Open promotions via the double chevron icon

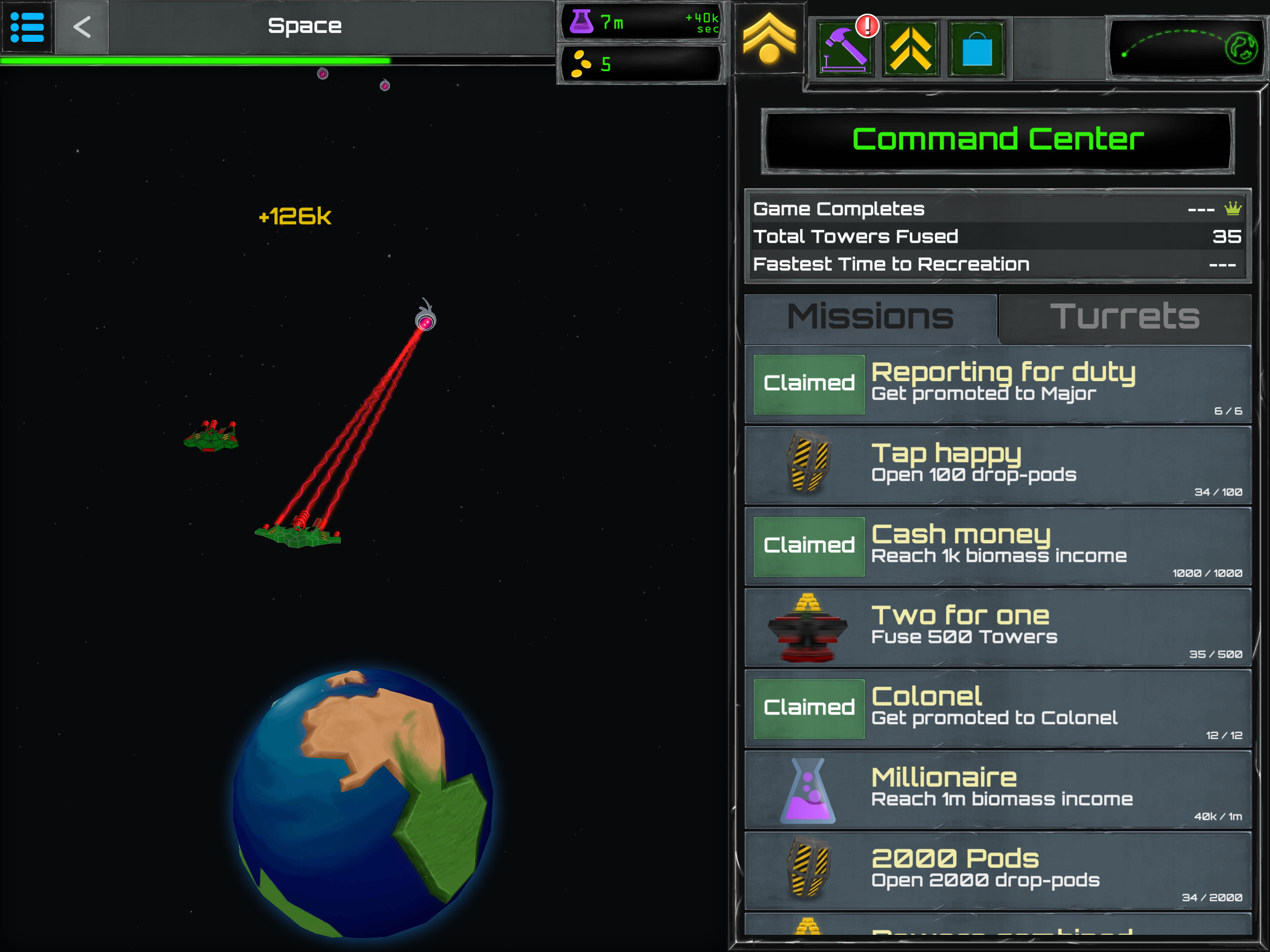[x=910, y=48]
